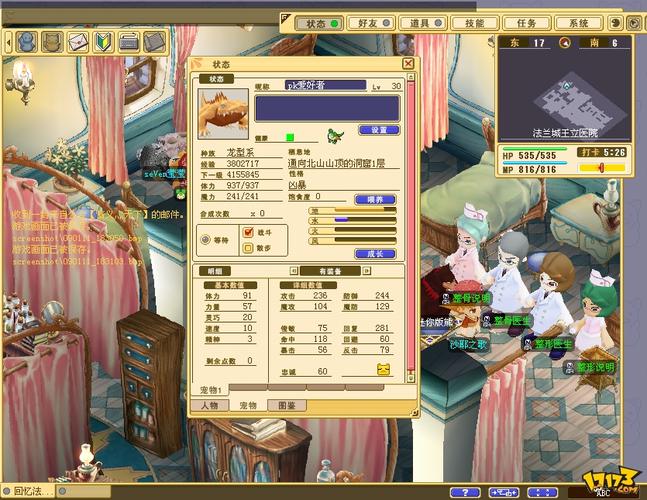This screenshot has height=500, width=647.
Task: Click the envelope mail icon in the toolbar
Action: pos(78,41)
